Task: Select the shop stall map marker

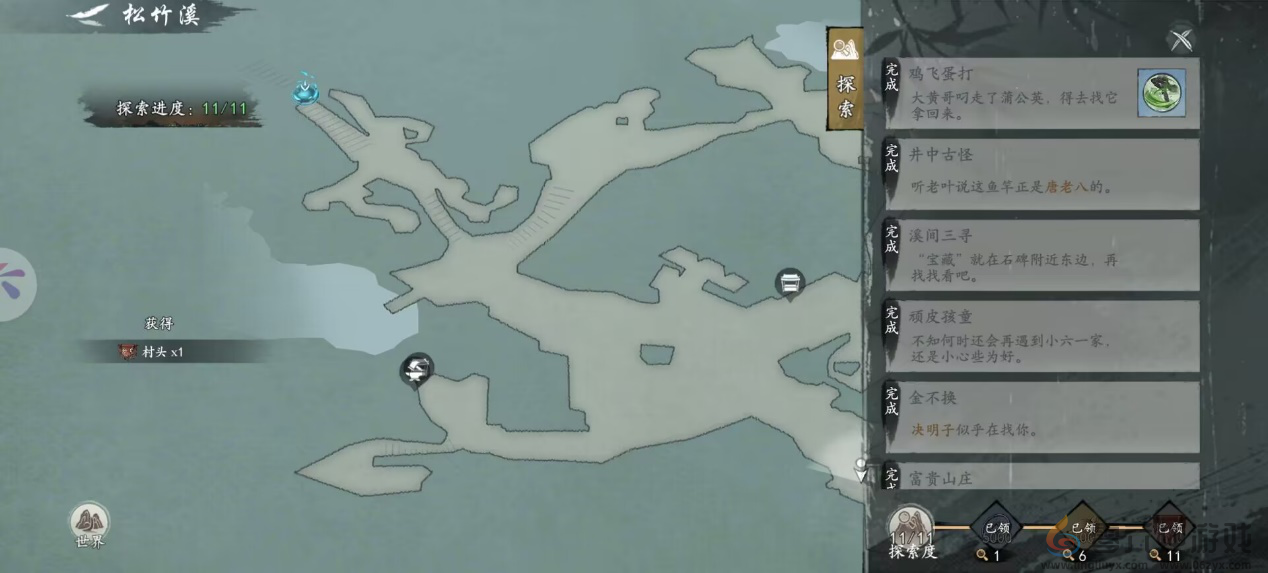Action: 790,284
